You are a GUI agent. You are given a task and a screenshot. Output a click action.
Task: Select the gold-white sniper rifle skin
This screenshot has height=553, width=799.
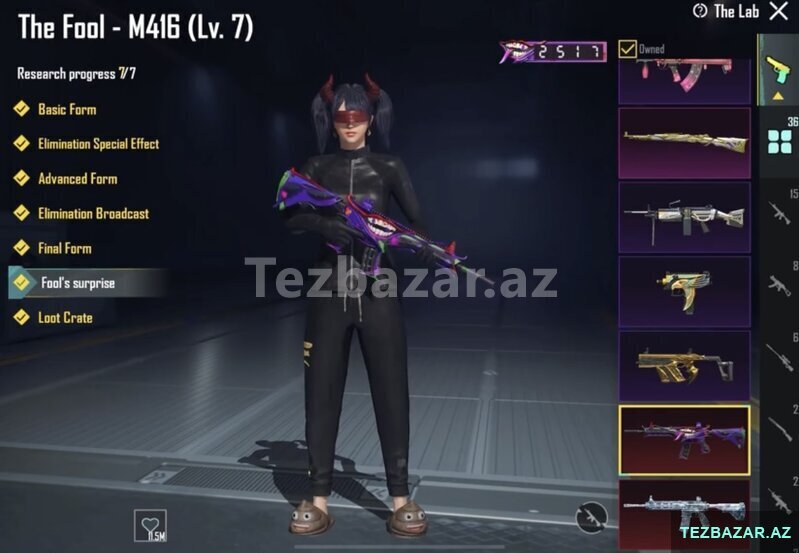(x=684, y=142)
